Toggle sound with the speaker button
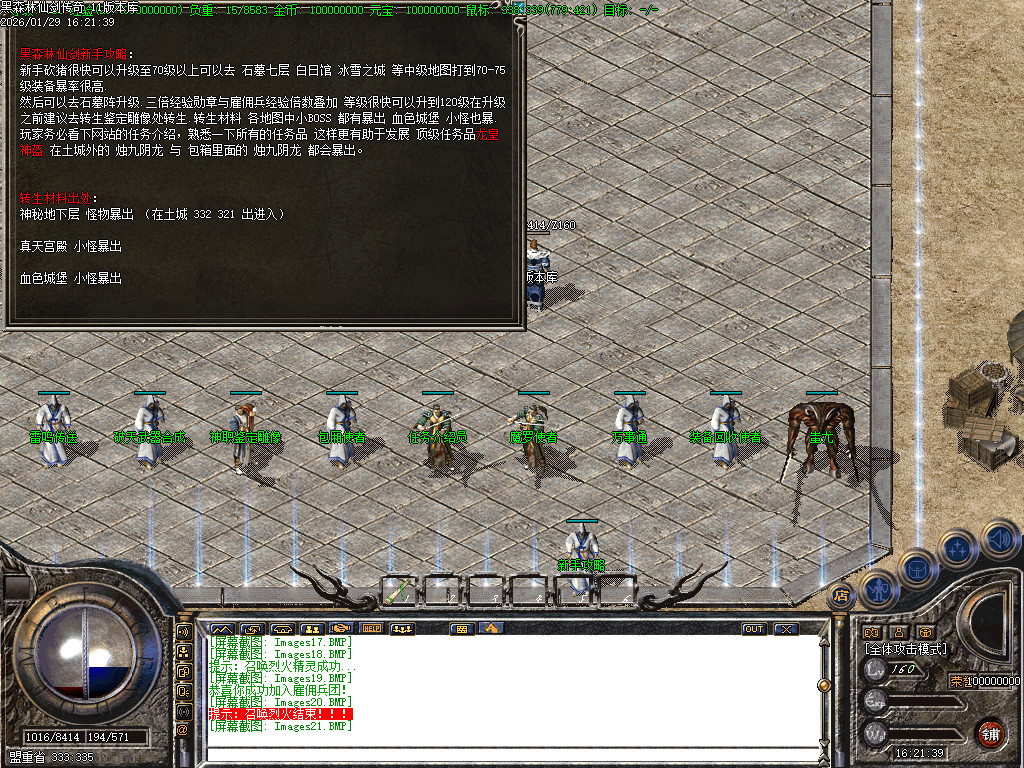The width and height of the screenshot is (1024, 768). point(999,537)
